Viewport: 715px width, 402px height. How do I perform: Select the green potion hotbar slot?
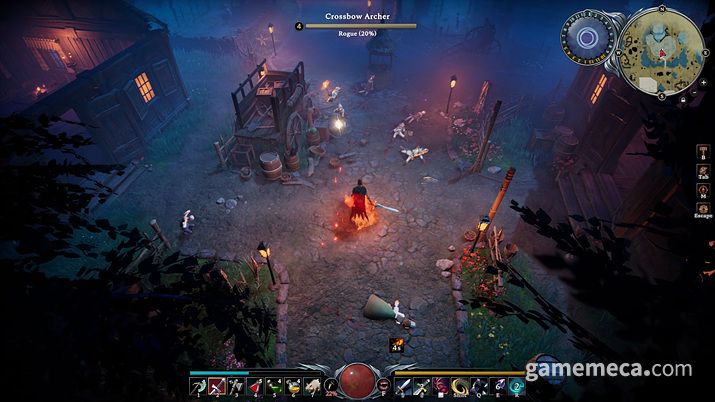273,385
